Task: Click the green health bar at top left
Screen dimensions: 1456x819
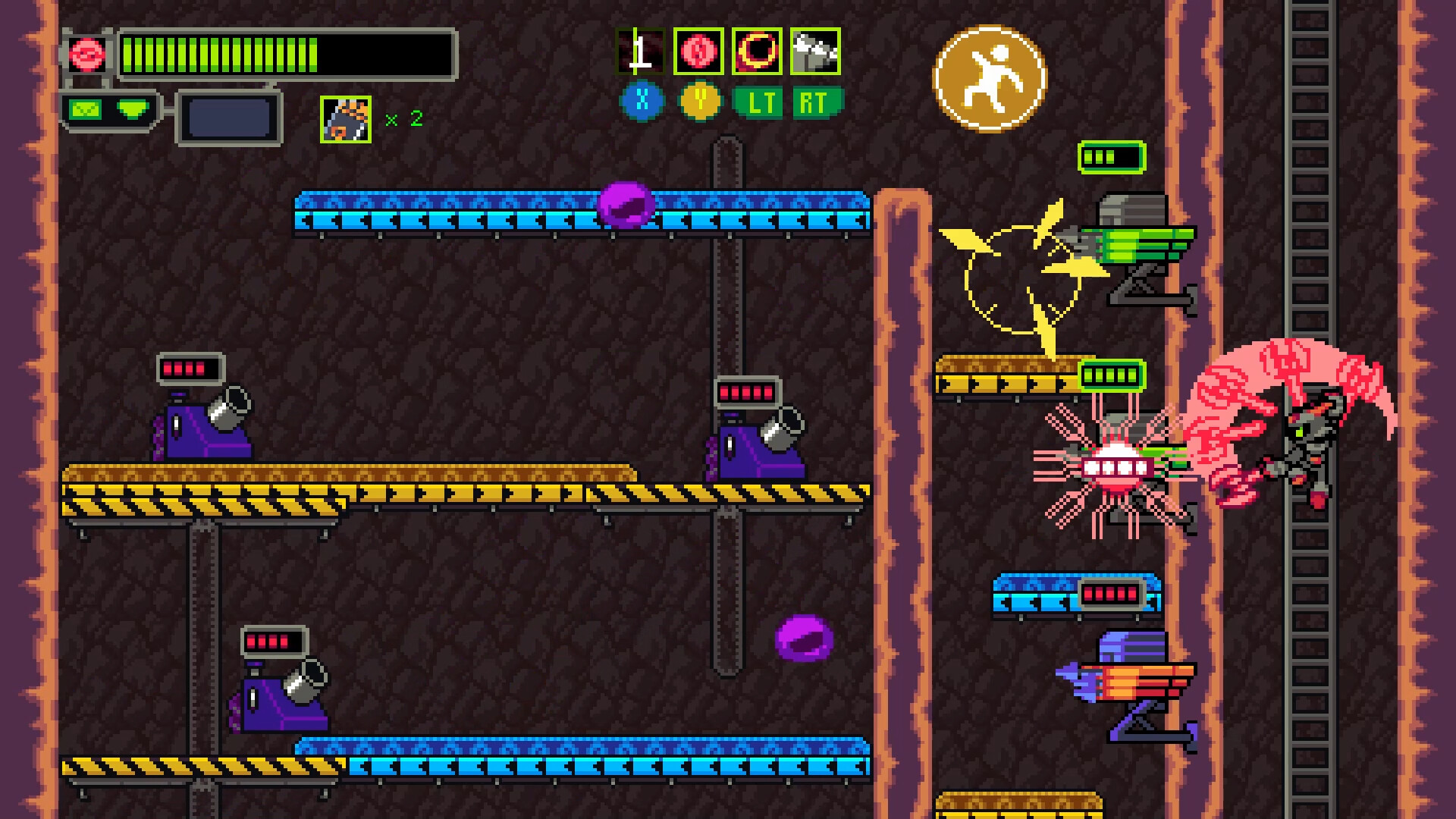Action: 220,53
